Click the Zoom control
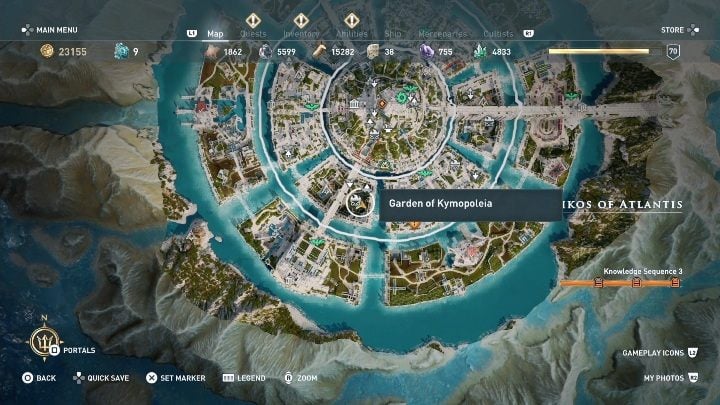Viewport: 720px width, 405px height. point(300,378)
